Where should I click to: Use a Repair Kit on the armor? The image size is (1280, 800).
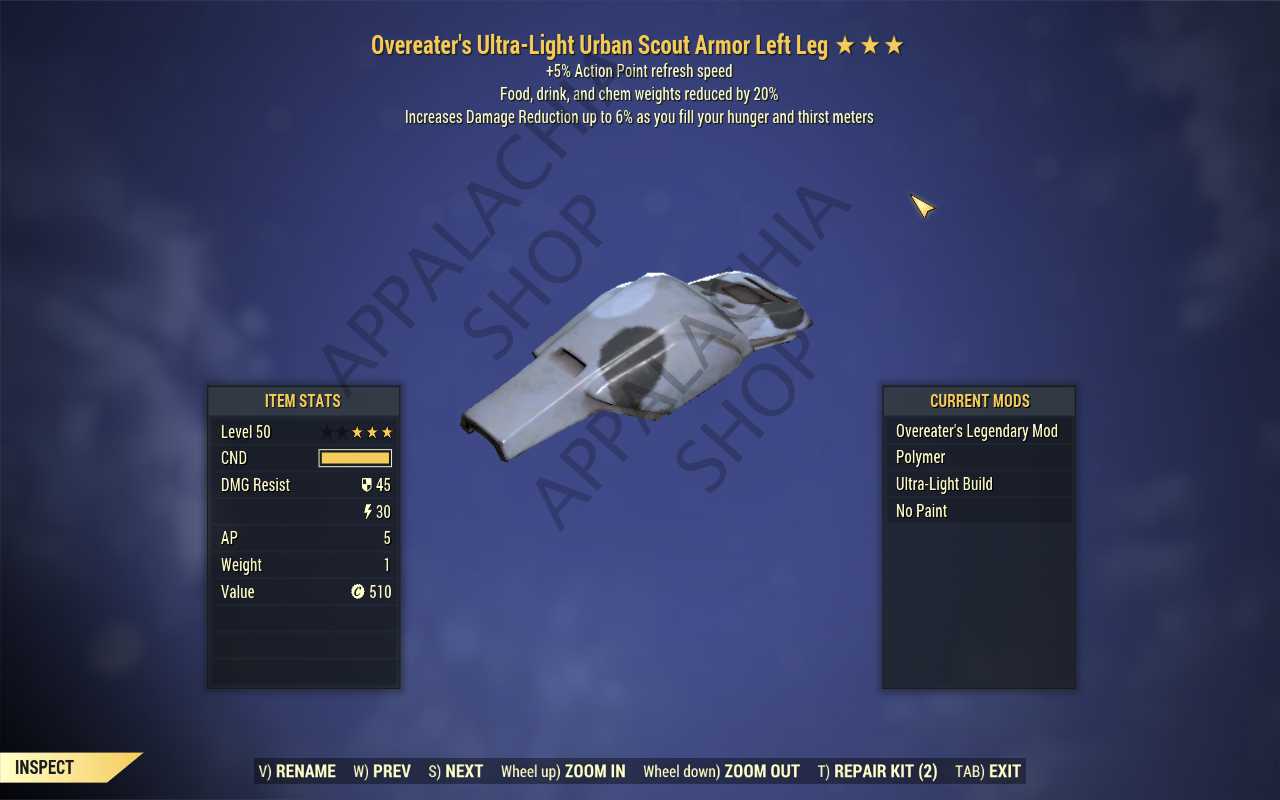pyautogui.click(x=877, y=771)
